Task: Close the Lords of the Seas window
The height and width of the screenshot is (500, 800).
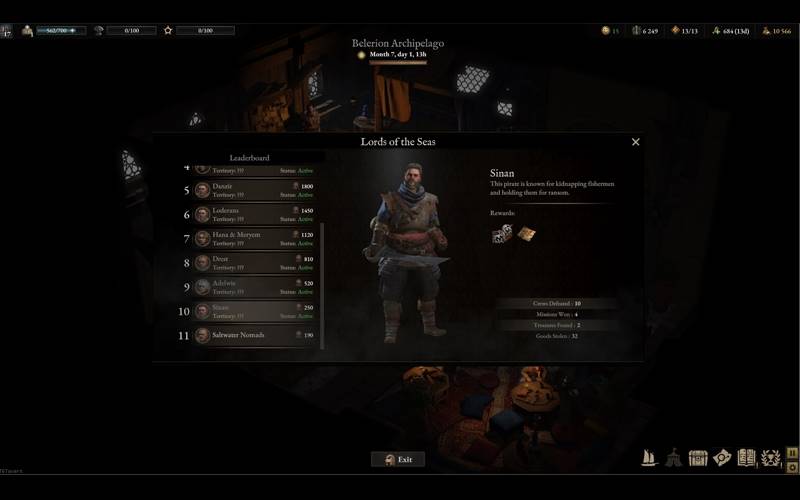Action: (635, 142)
